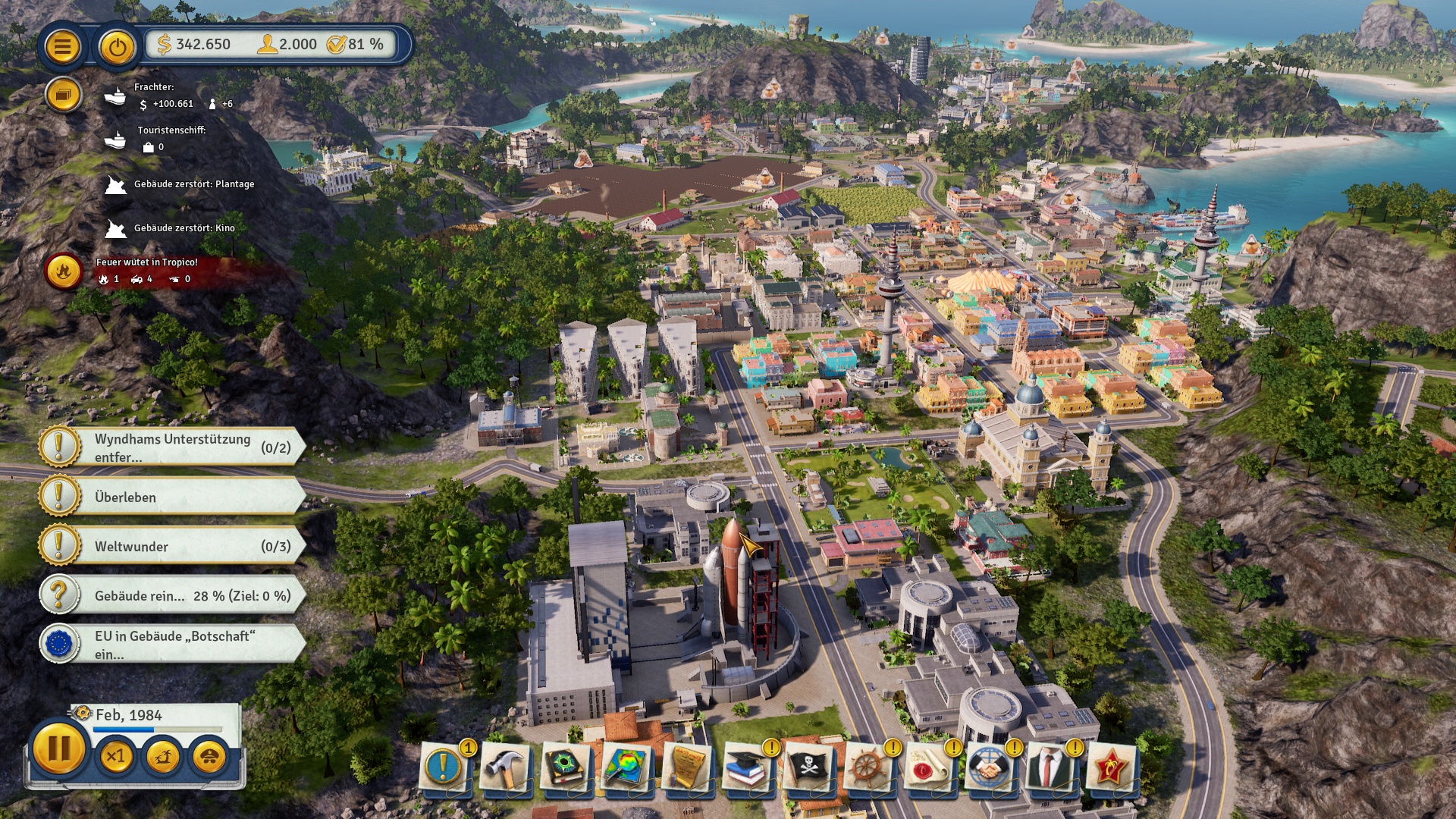Click the power icon button
The height and width of the screenshot is (819, 1456).
click(117, 47)
